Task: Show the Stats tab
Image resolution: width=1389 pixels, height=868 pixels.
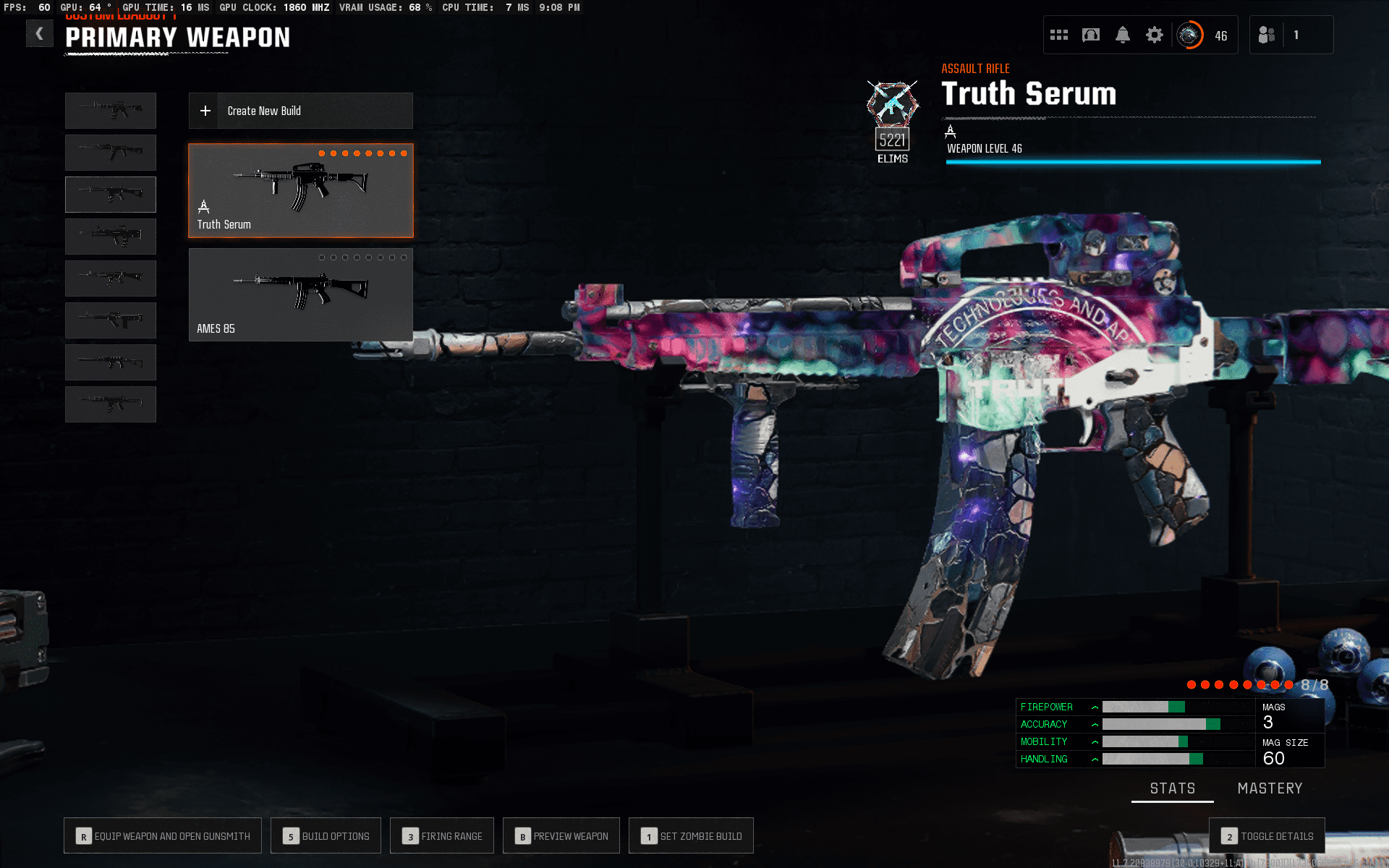Action: coord(1172,788)
